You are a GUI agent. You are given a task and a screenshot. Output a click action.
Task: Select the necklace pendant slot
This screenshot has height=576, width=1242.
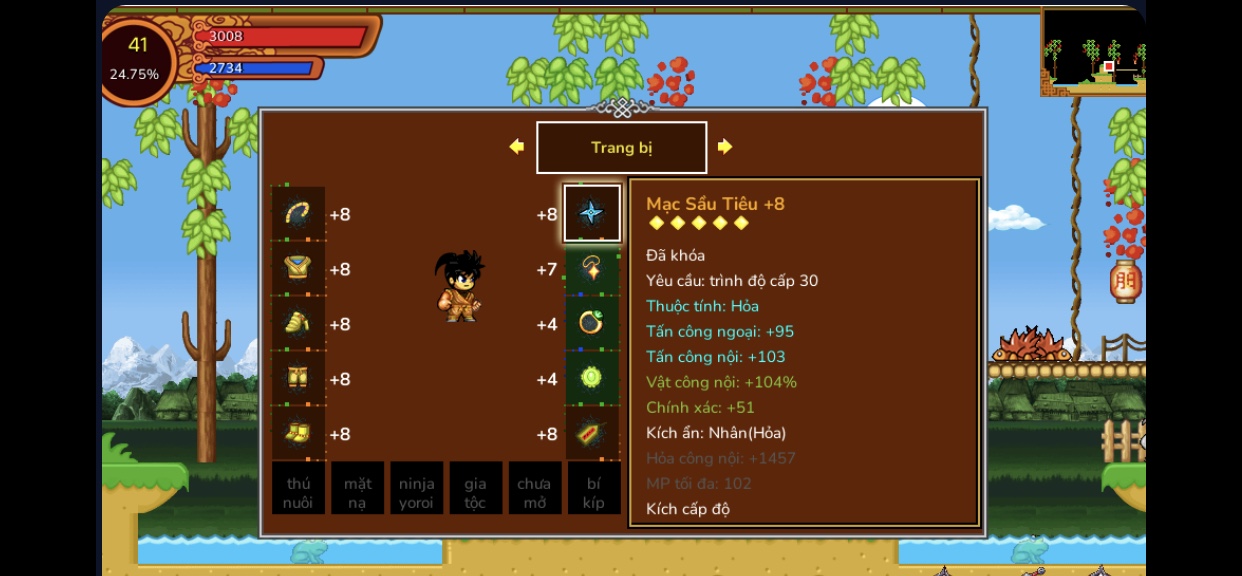tap(591, 268)
